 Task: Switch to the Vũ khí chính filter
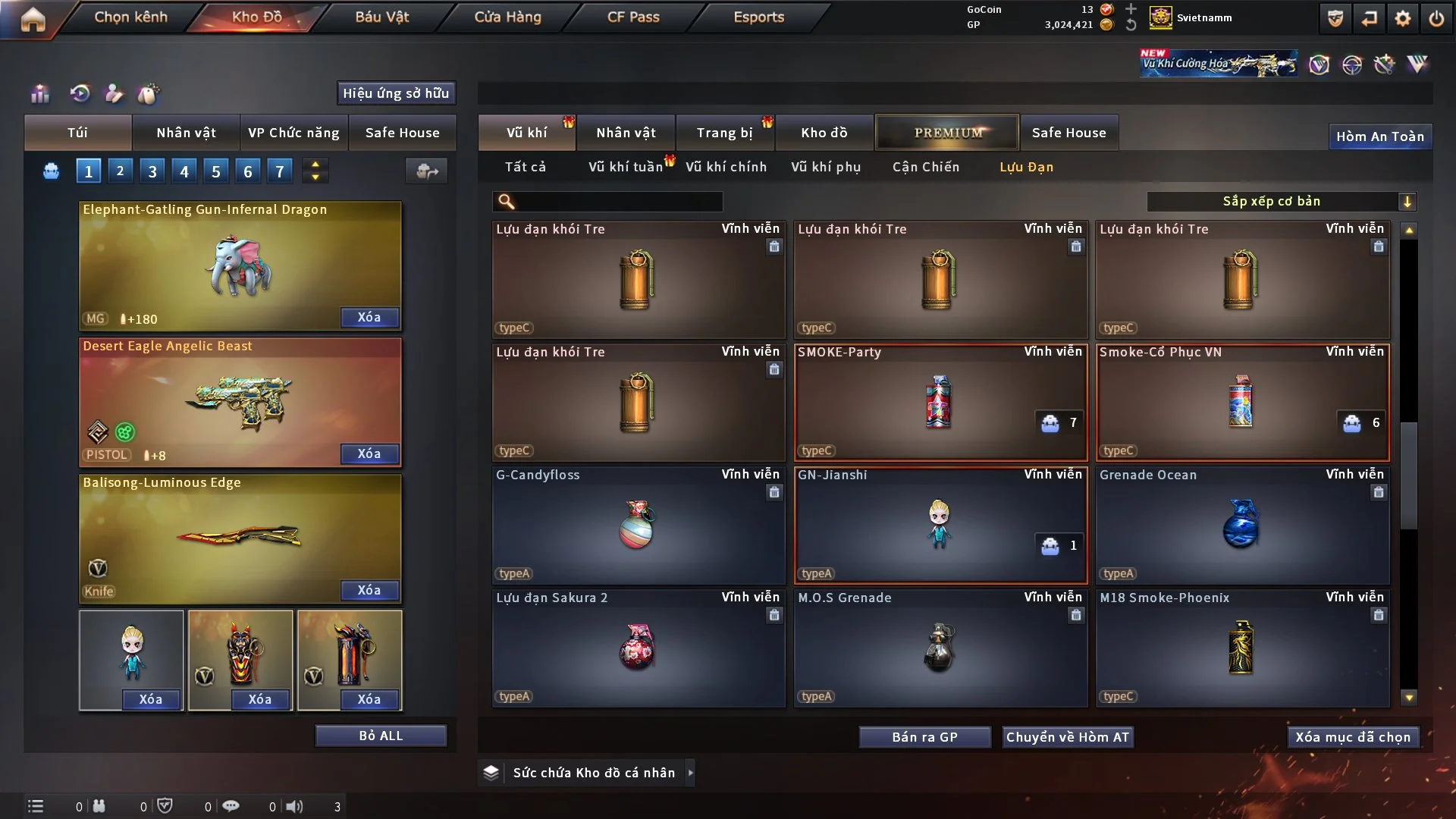[726, 167]
